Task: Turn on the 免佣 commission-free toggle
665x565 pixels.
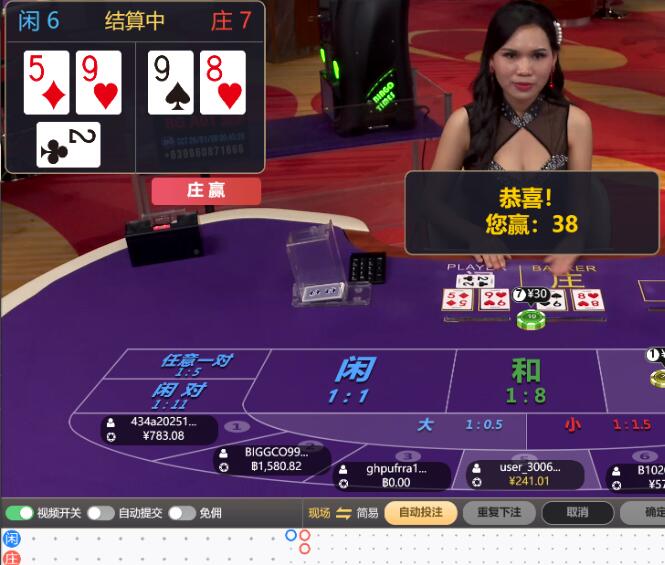Action: [x=181, y=513]
